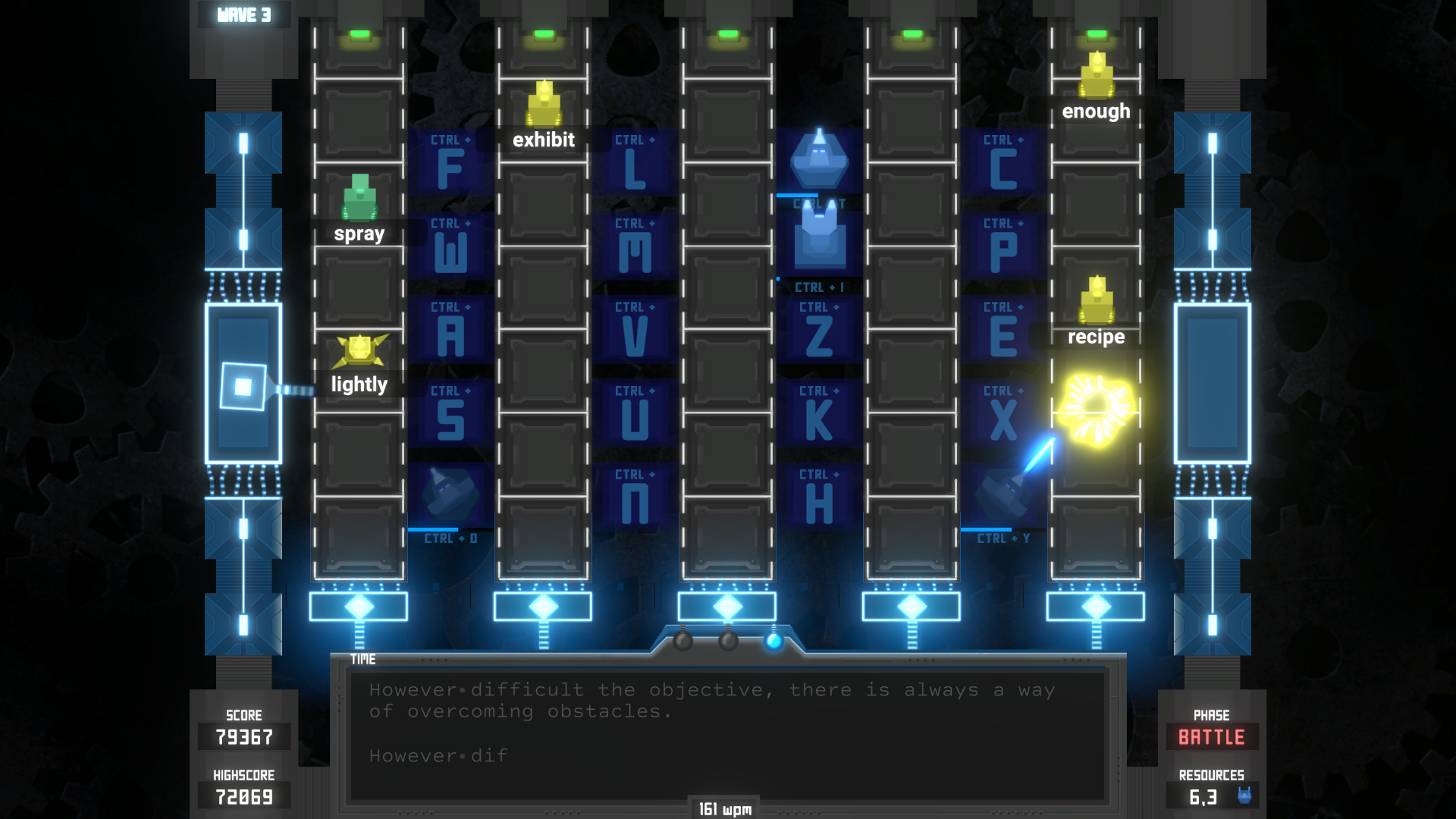
Task: Select the yellow enemy labeled exhibit
Action: 543,102
